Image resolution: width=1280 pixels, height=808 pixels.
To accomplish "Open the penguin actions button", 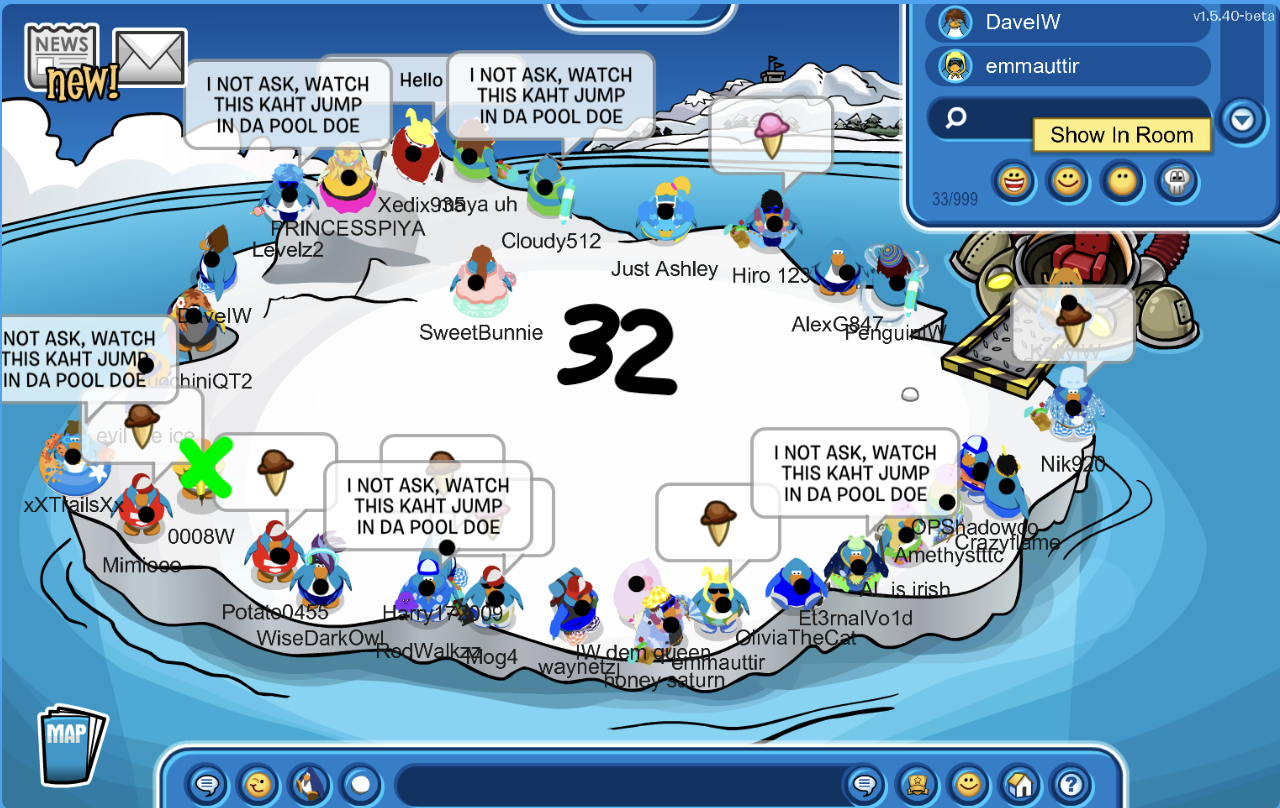I will click(309, 784).
